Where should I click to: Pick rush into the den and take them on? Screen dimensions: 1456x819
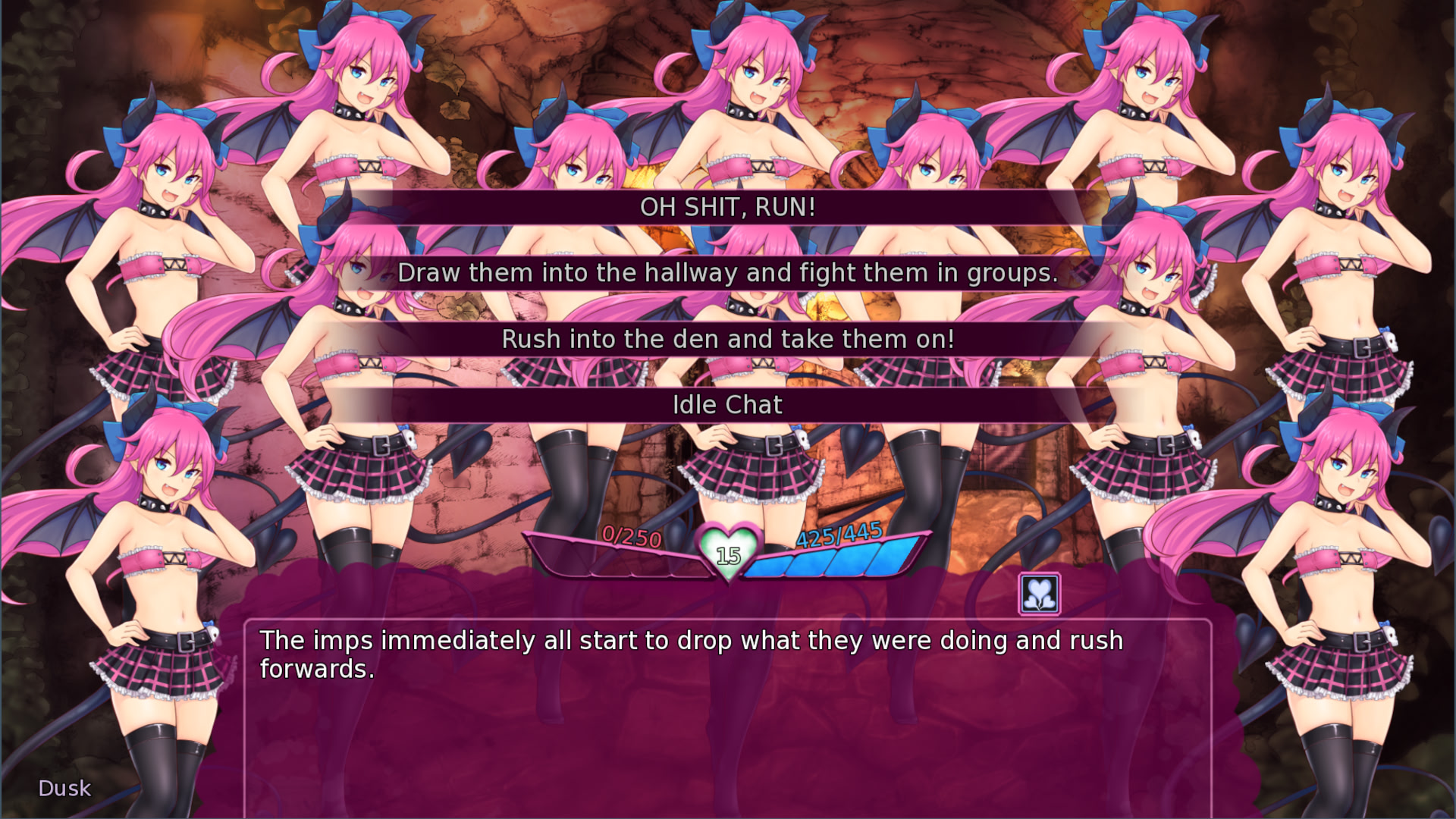[x=728, y=339]
